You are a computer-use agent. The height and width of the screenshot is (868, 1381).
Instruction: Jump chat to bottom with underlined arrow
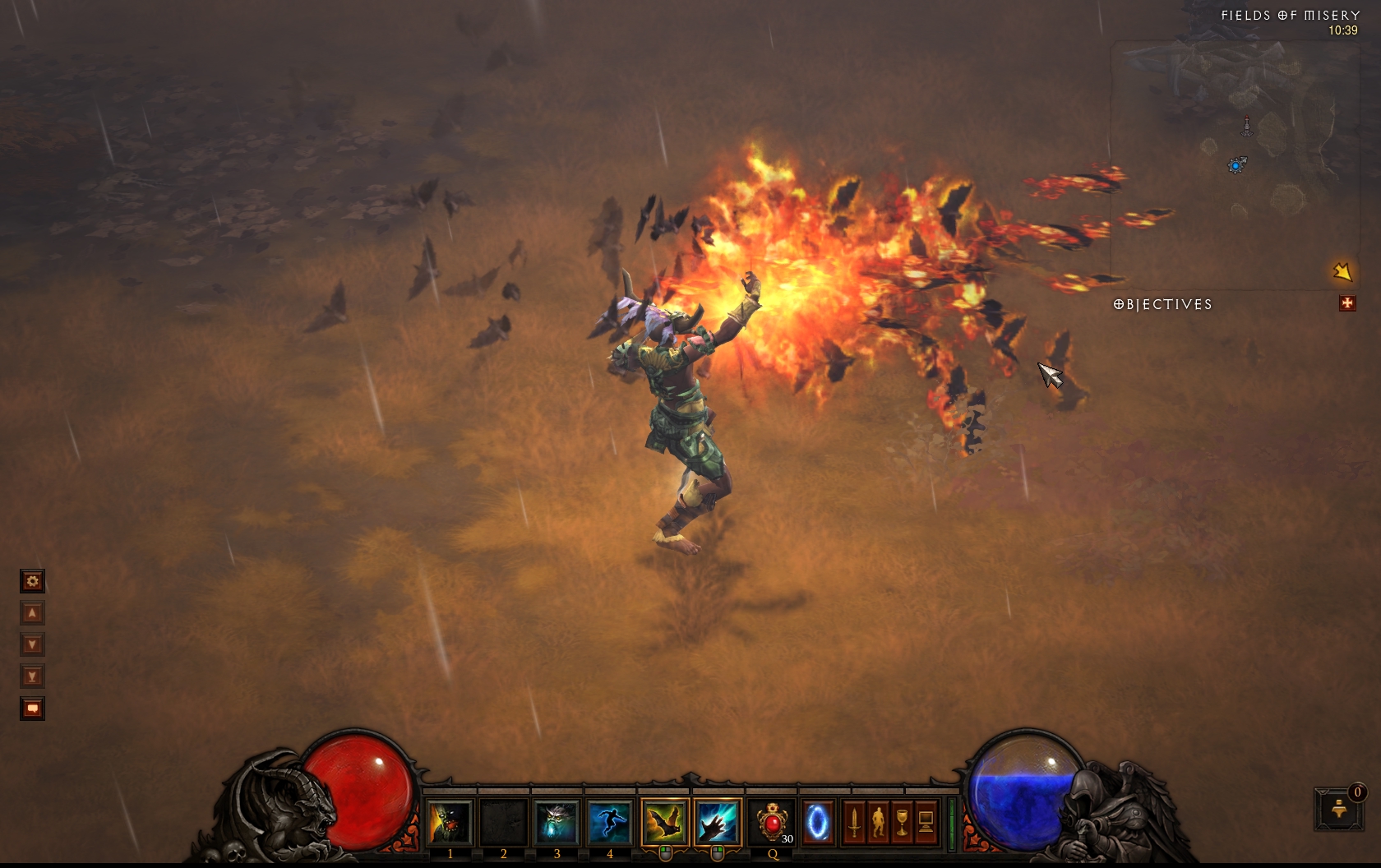(x=32, y=676)
